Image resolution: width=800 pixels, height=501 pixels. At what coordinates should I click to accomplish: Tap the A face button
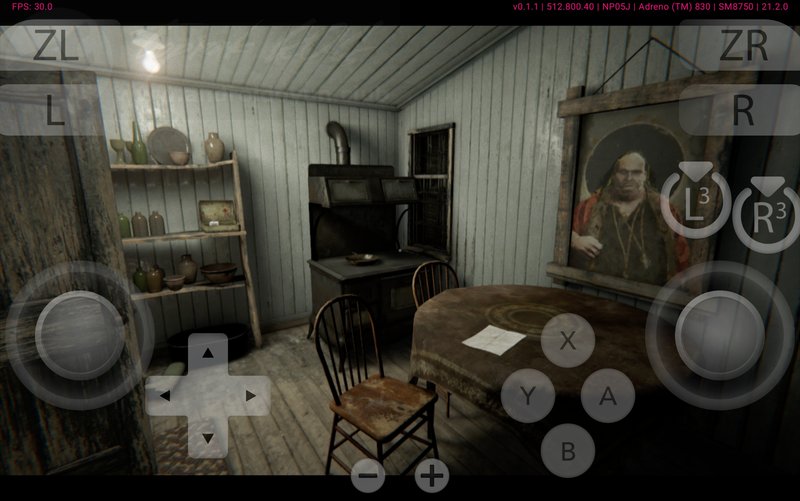pyautogui.click(x=608, y=396)
